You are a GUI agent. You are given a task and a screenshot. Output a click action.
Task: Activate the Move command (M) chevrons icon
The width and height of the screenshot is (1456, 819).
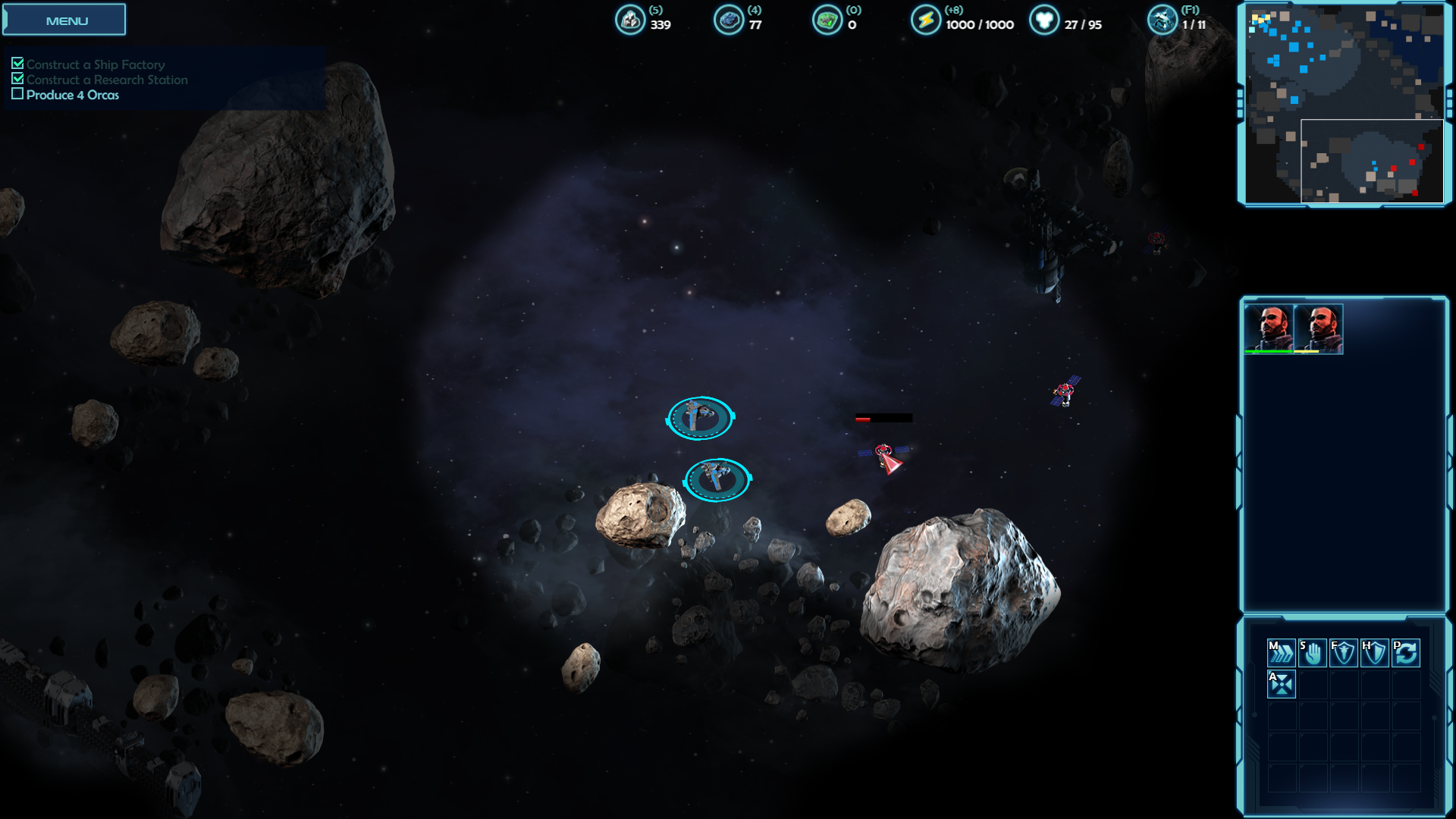coord(1281,652)
